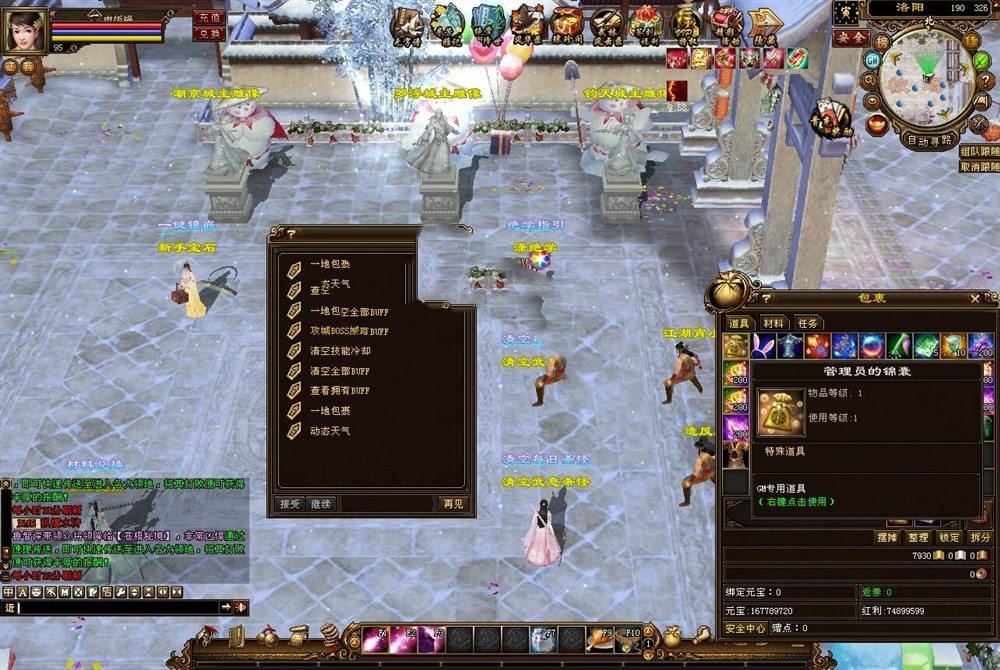
Task: Click the 再见 goodbye button
Action: pyautogui.click(x=454, y=504)
